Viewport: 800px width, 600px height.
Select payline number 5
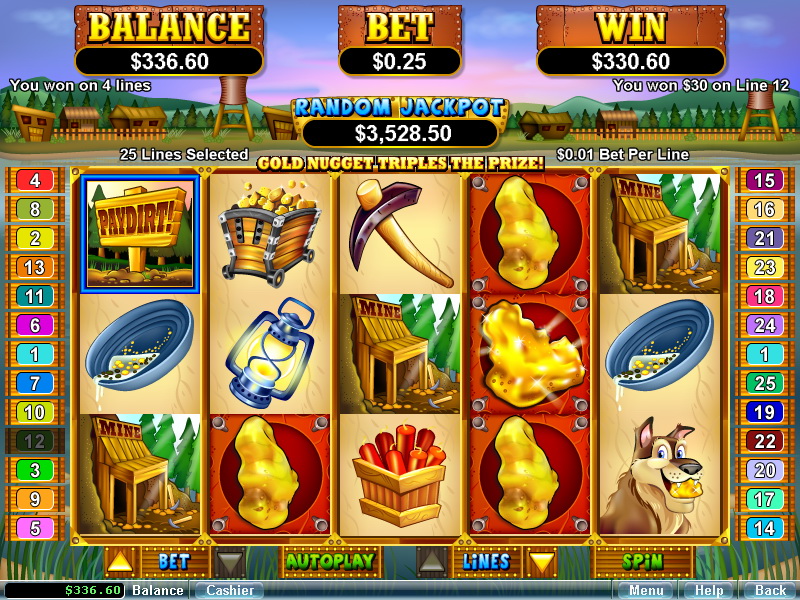tap(35, 528)
